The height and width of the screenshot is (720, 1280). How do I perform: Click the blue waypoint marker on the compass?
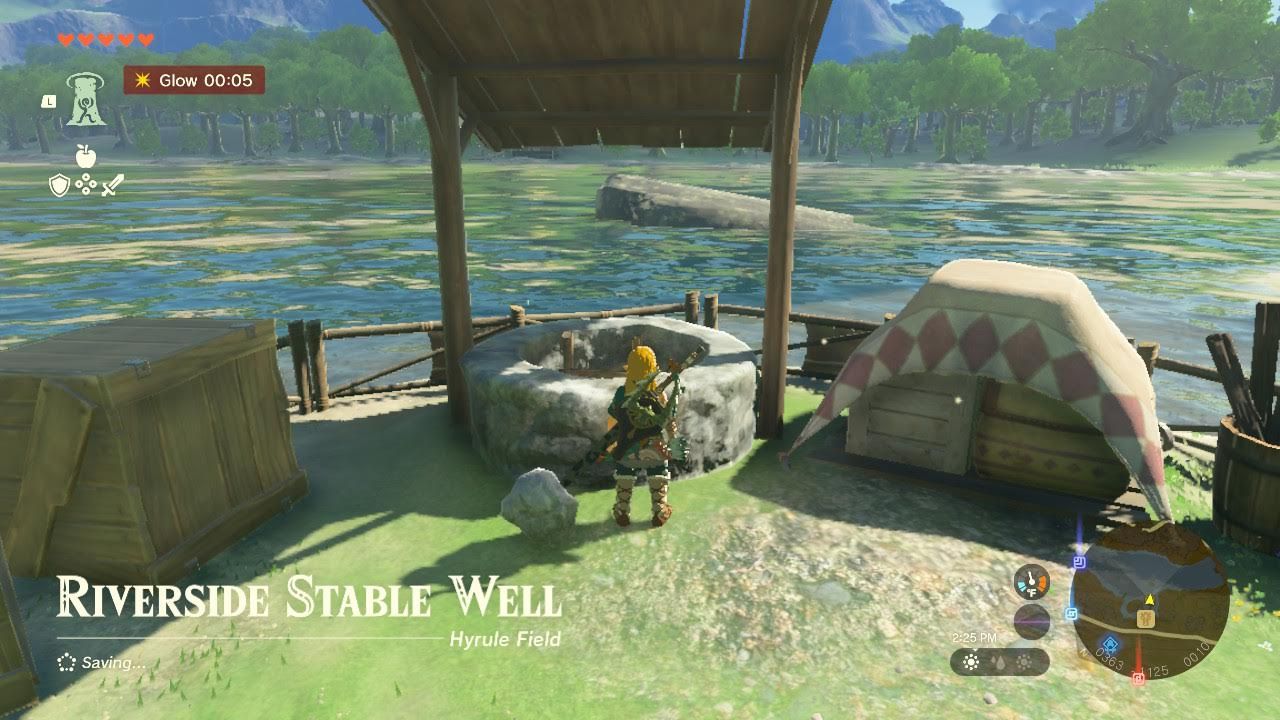(x=1070, y=614)
